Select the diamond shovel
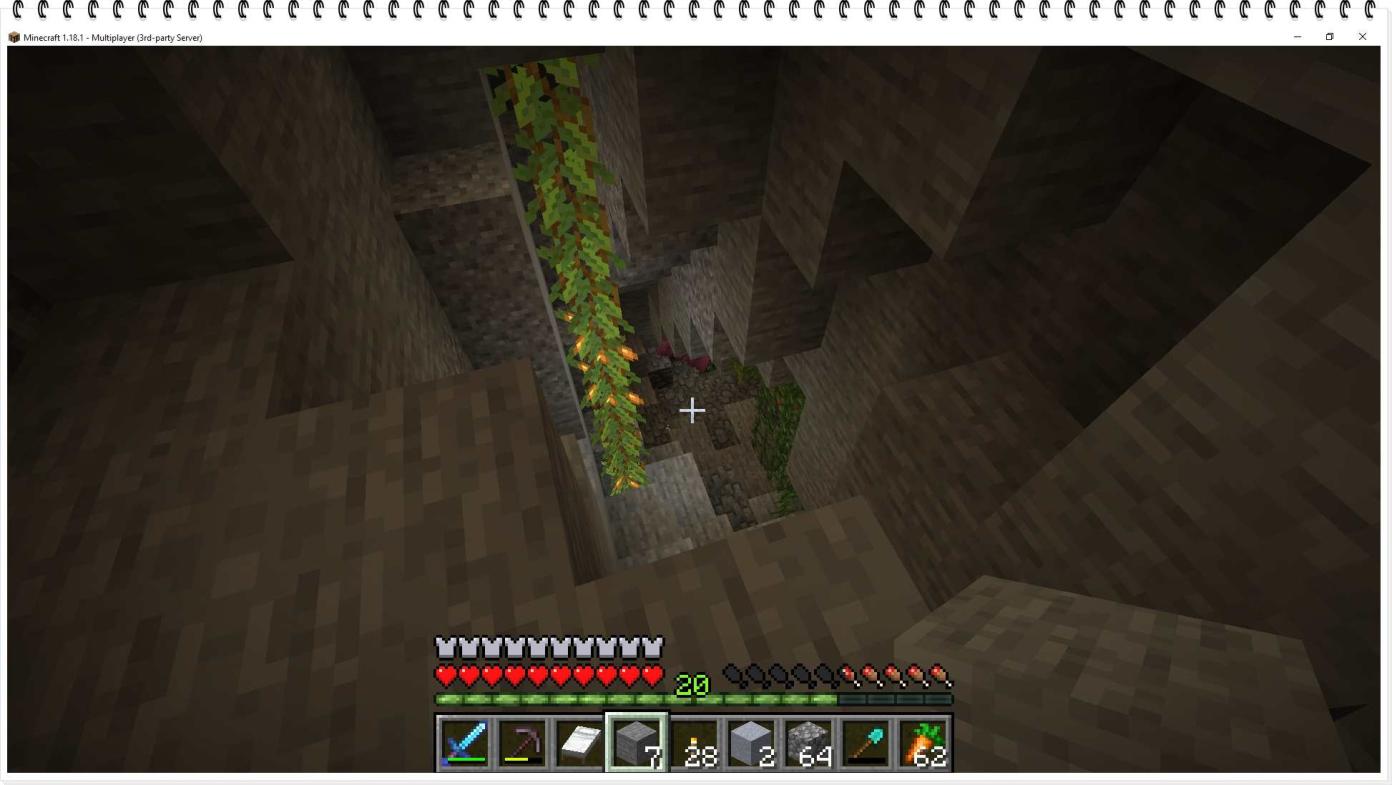 tap(864, 740)
